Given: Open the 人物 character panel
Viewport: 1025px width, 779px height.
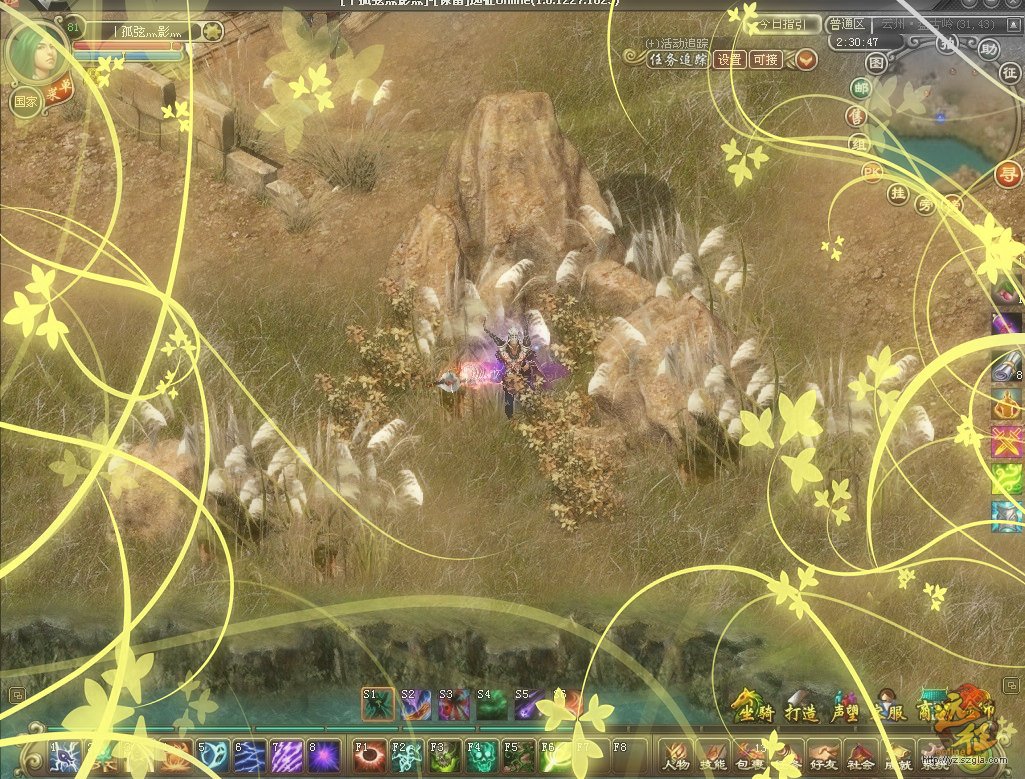Looking at the screenshot, I should point(676,757).
